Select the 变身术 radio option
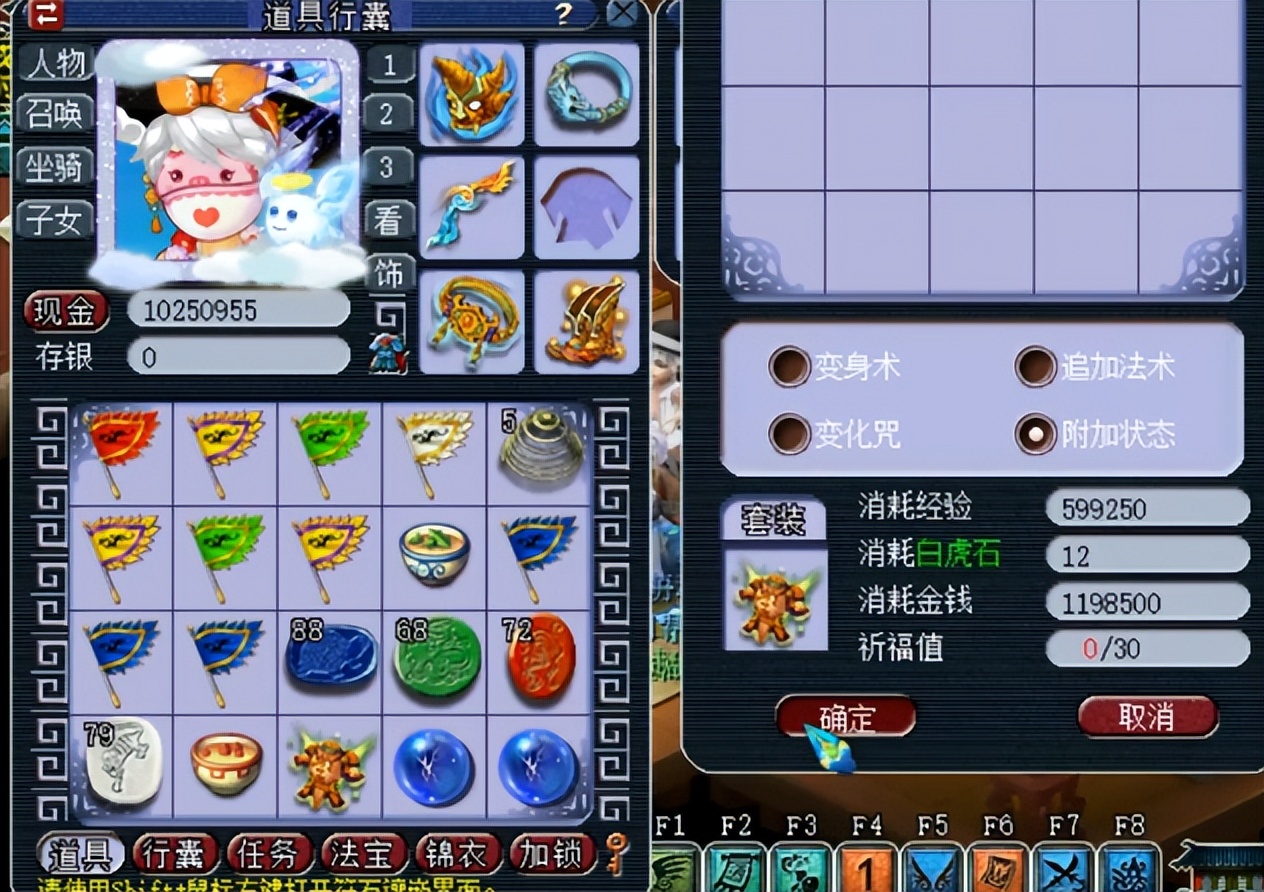This screenshot has height=892, width=1264. pyautogui.click(x=789, y=367)
